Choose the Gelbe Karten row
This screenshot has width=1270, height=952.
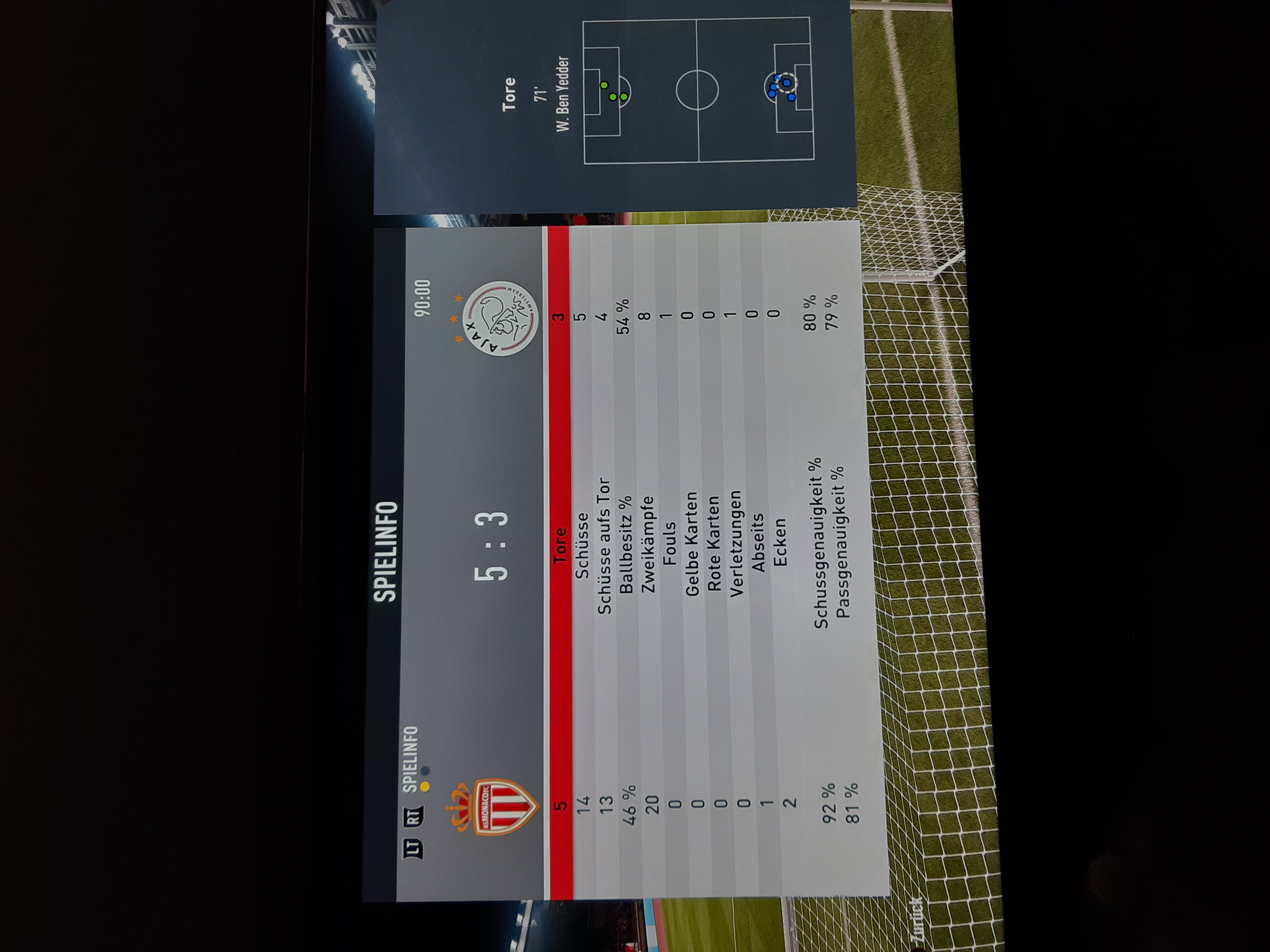tap(691, 545)
